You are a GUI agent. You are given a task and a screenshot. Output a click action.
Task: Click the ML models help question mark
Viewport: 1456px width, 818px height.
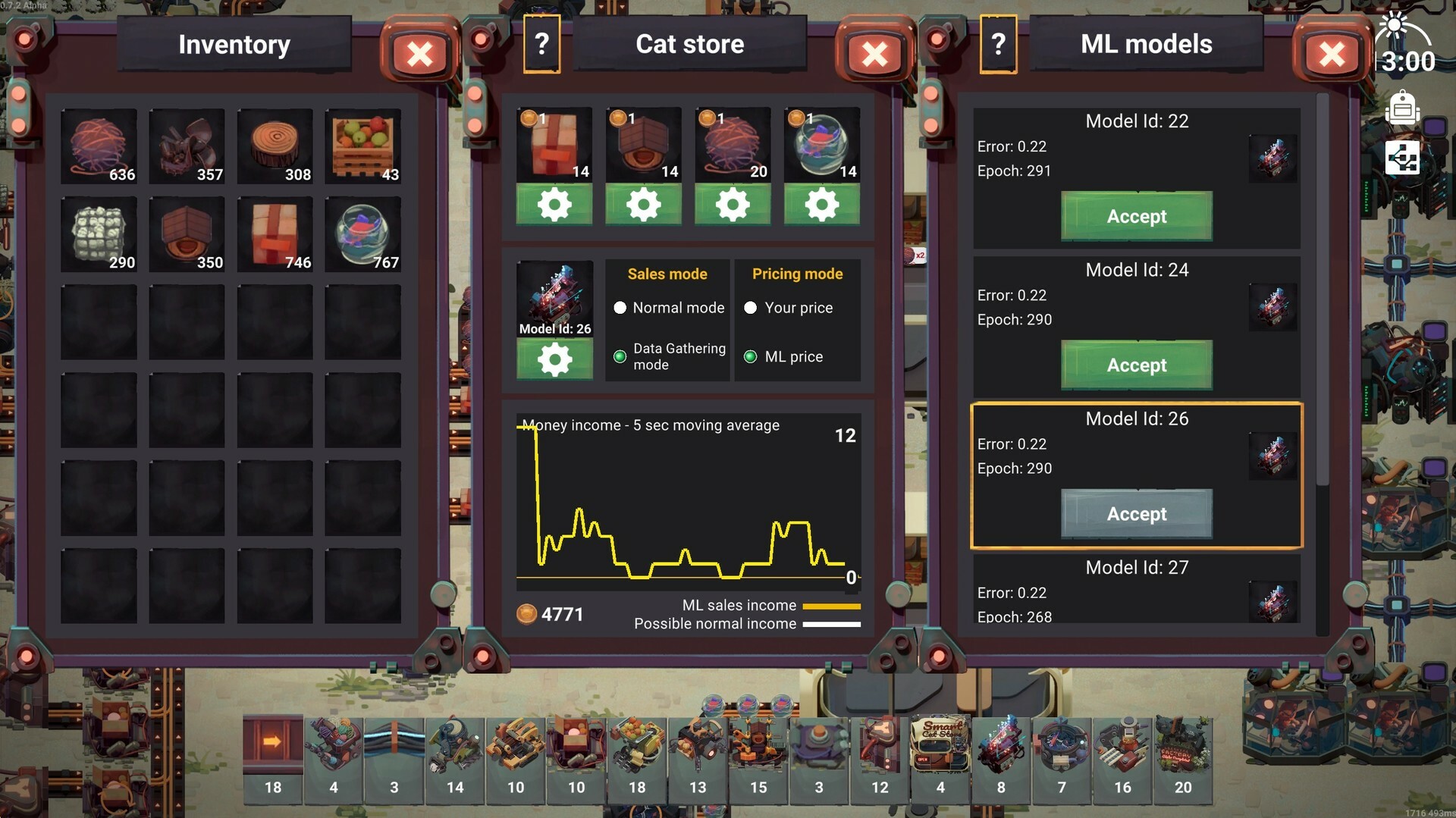tap(999, 44)
